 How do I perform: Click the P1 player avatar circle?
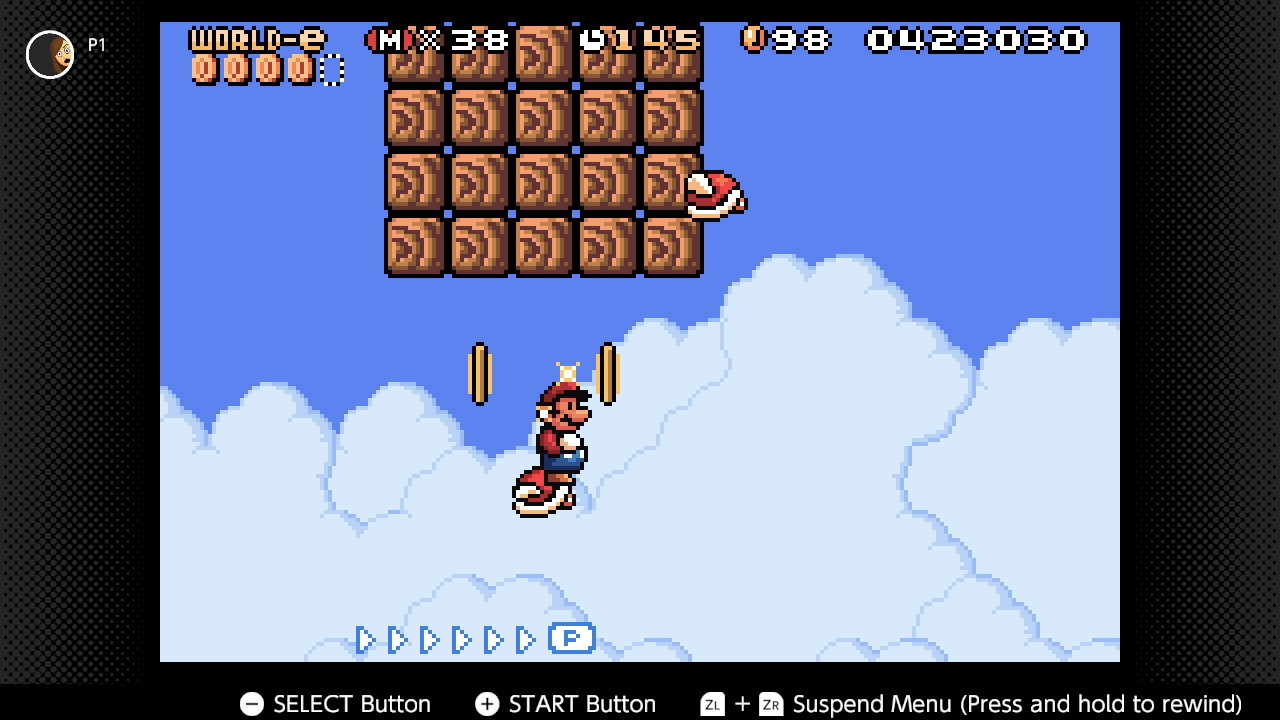pos(49,54)
